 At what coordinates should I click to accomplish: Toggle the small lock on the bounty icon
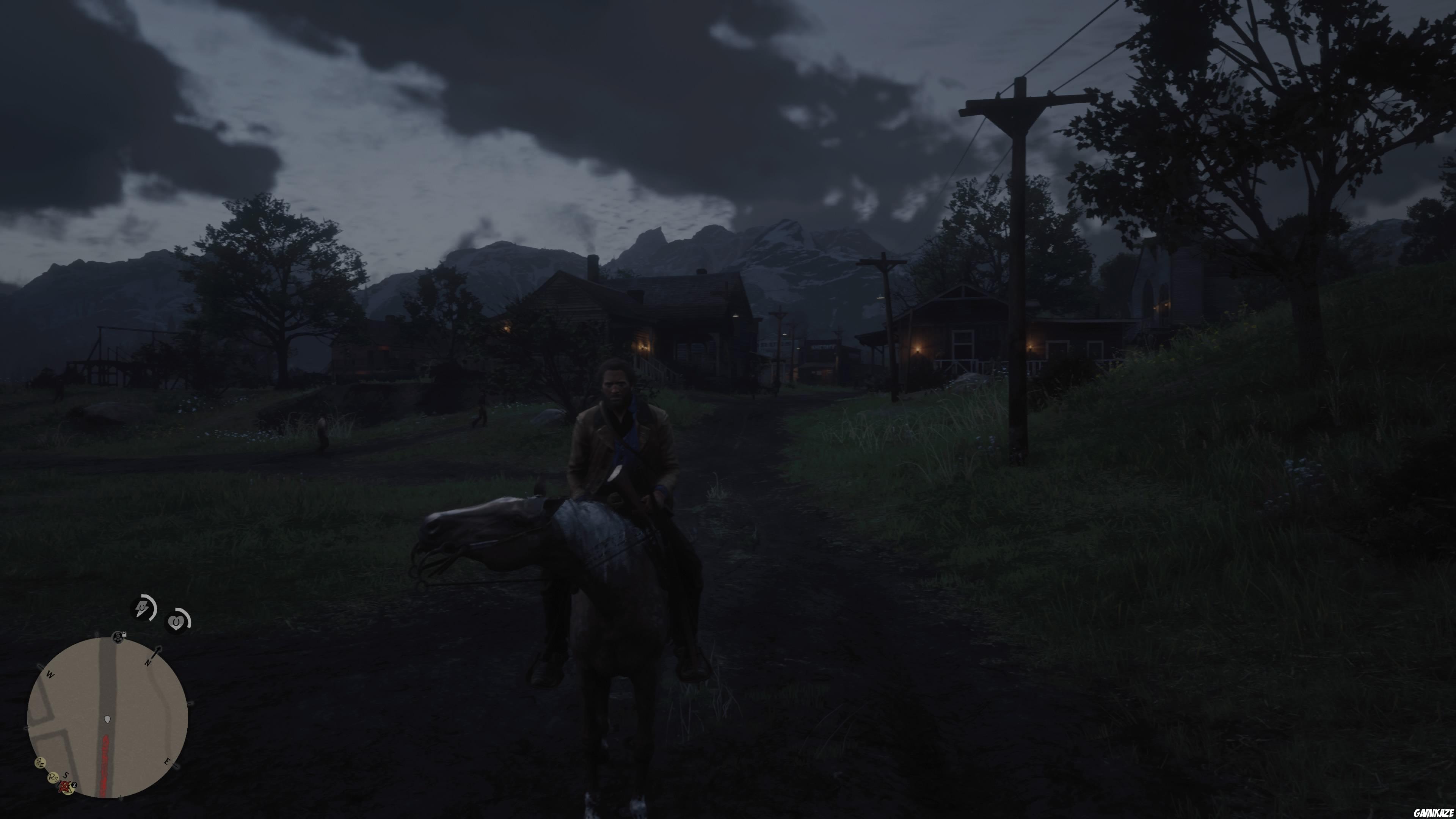point(124,634)
